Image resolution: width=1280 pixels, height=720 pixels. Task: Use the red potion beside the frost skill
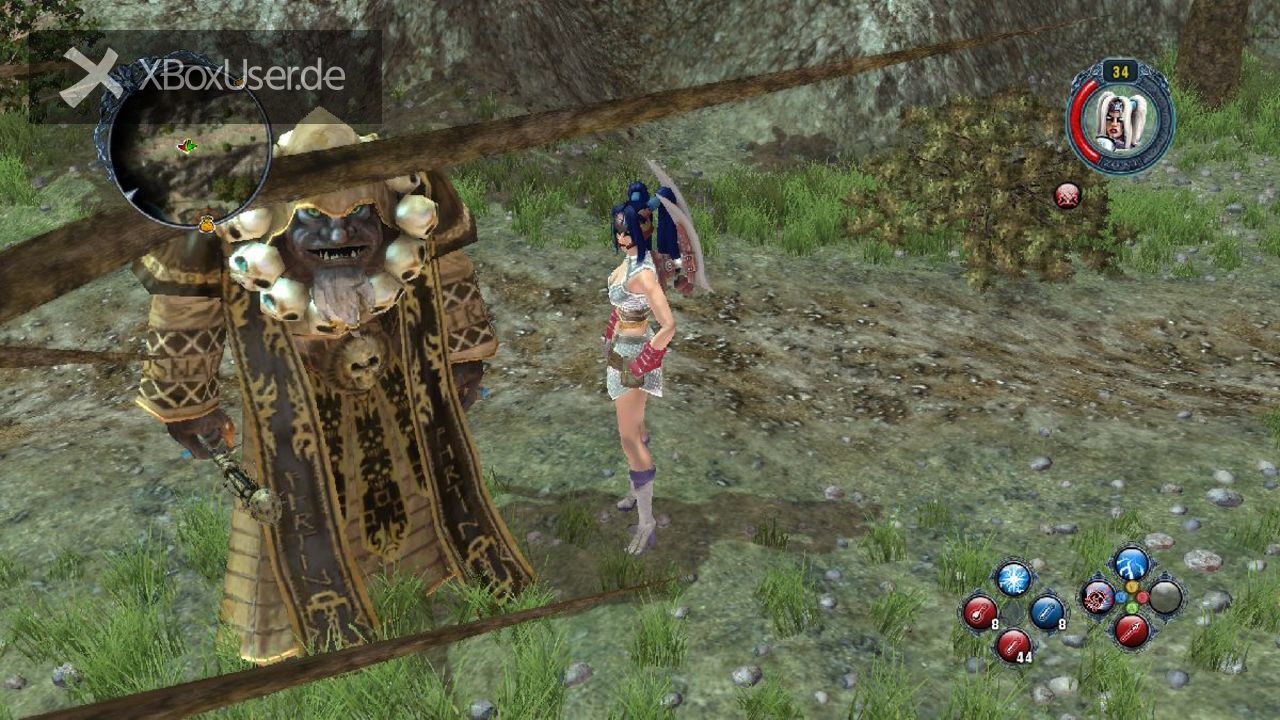pos(980,611)
